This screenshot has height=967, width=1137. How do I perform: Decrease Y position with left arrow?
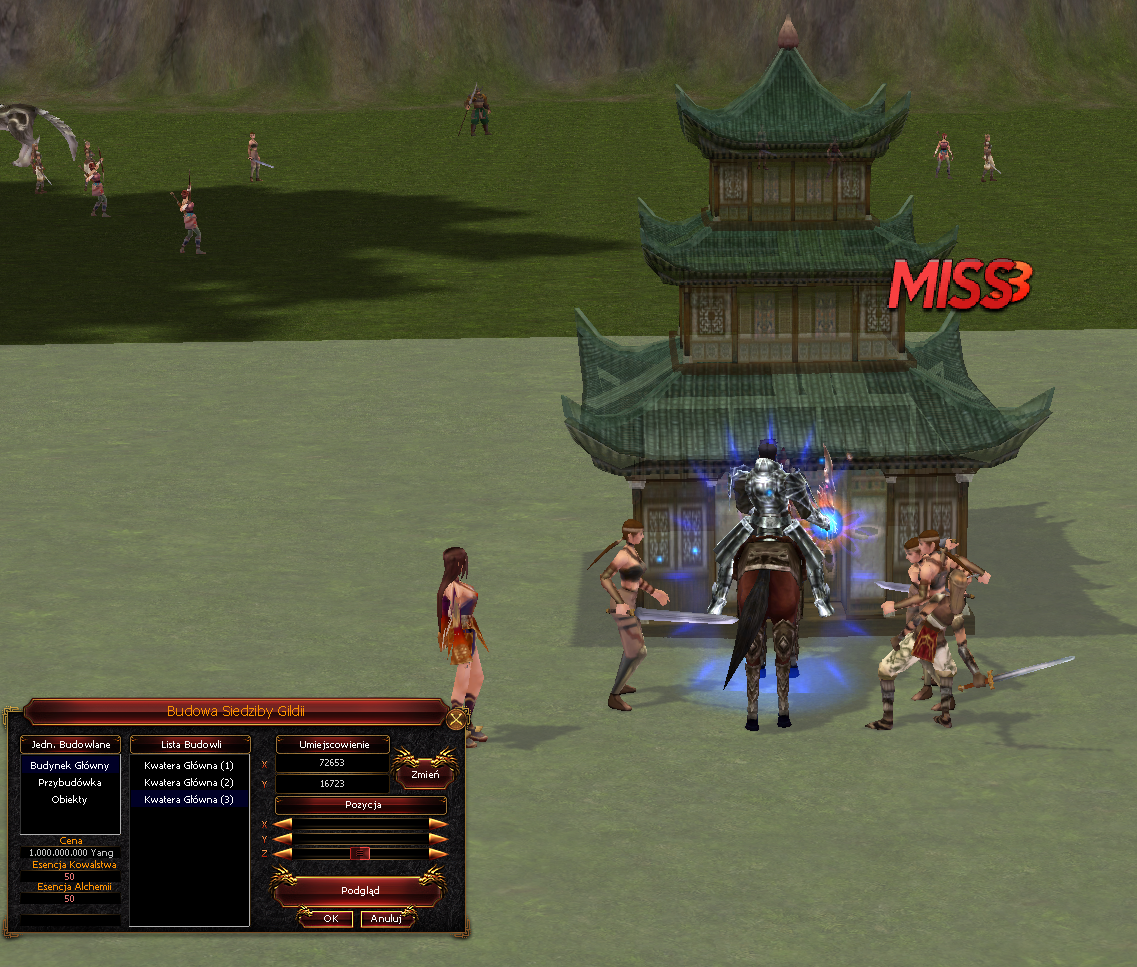(x=284, y=838)
